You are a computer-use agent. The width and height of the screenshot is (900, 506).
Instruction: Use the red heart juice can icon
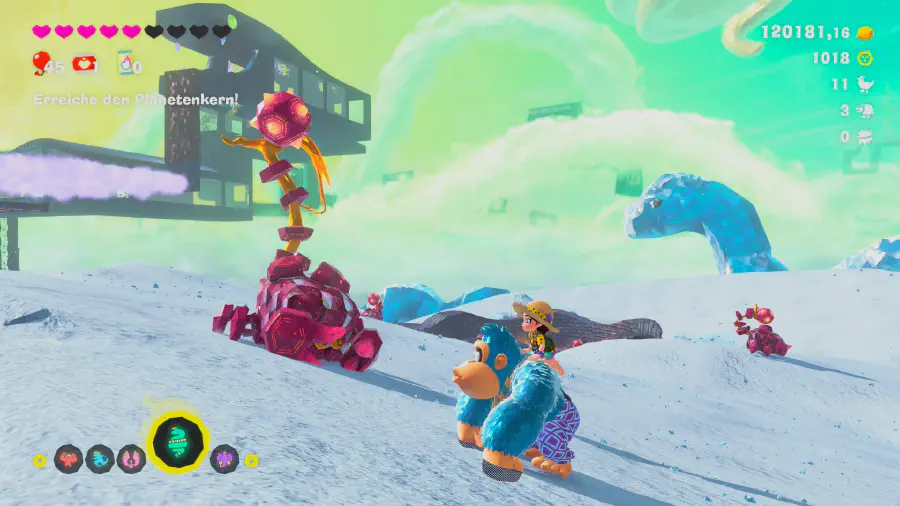point(83,64)
